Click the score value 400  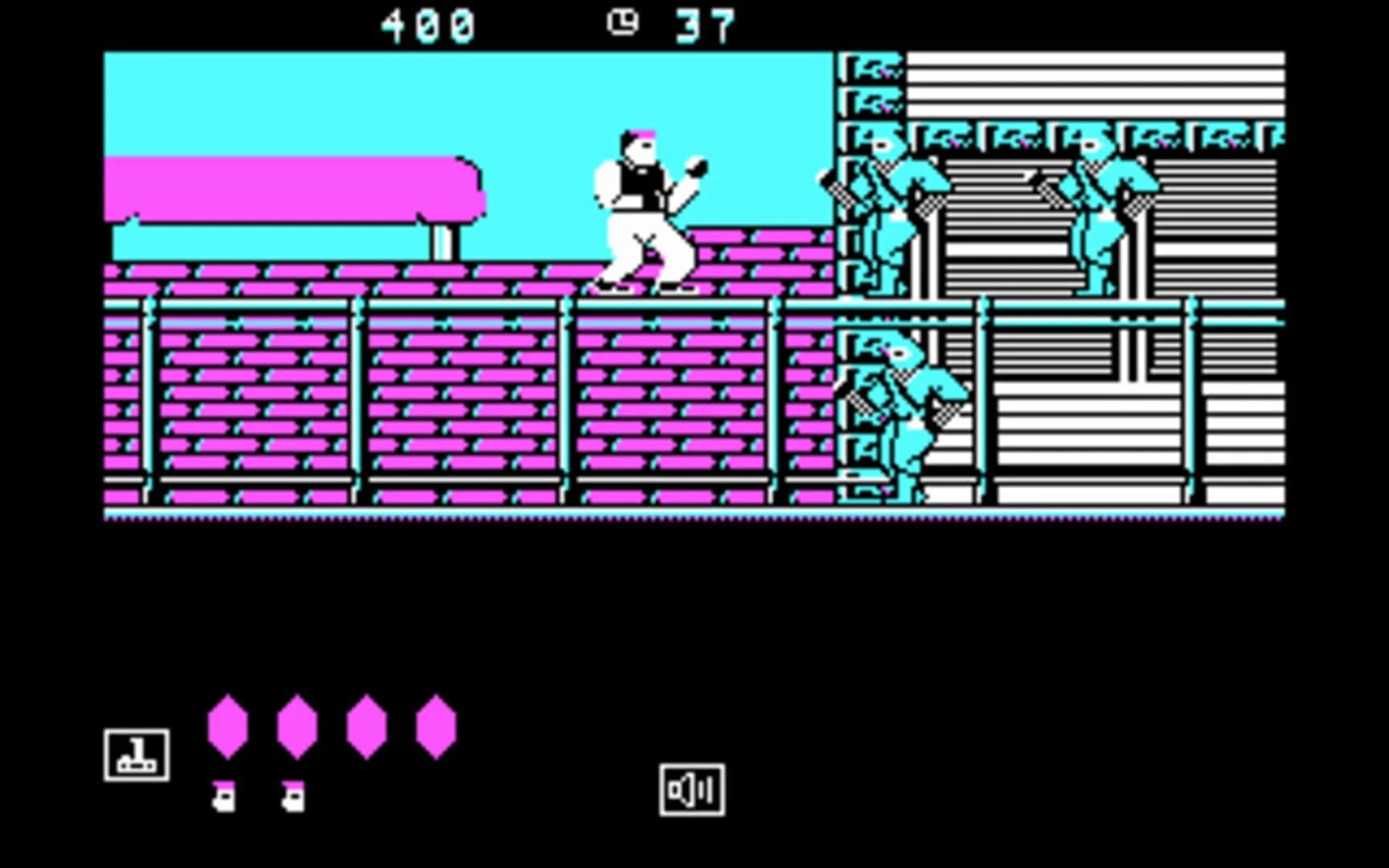click(426, 22)
